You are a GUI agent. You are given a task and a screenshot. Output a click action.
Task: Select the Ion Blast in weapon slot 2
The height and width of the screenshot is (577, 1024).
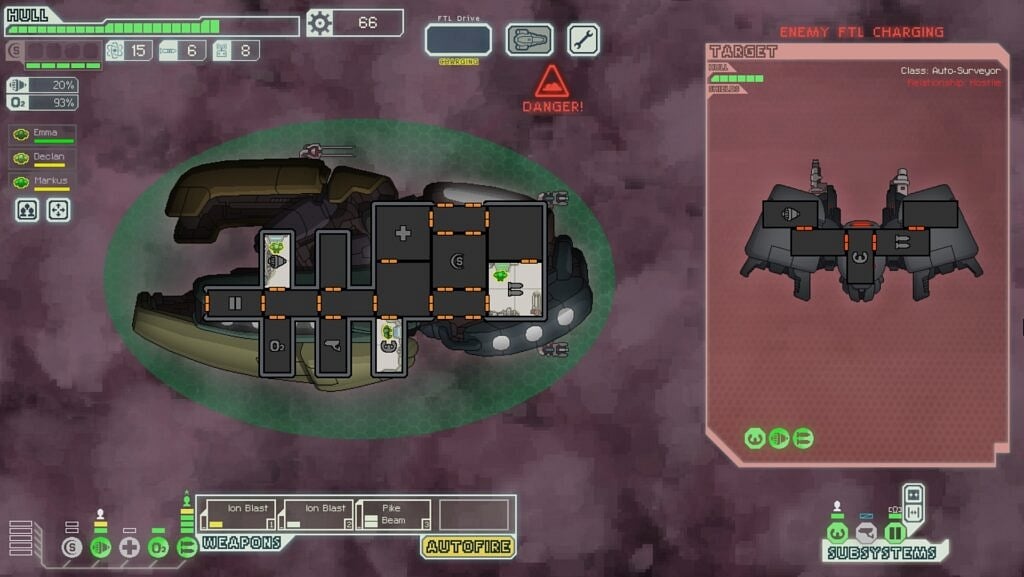[x=318, y=515]
